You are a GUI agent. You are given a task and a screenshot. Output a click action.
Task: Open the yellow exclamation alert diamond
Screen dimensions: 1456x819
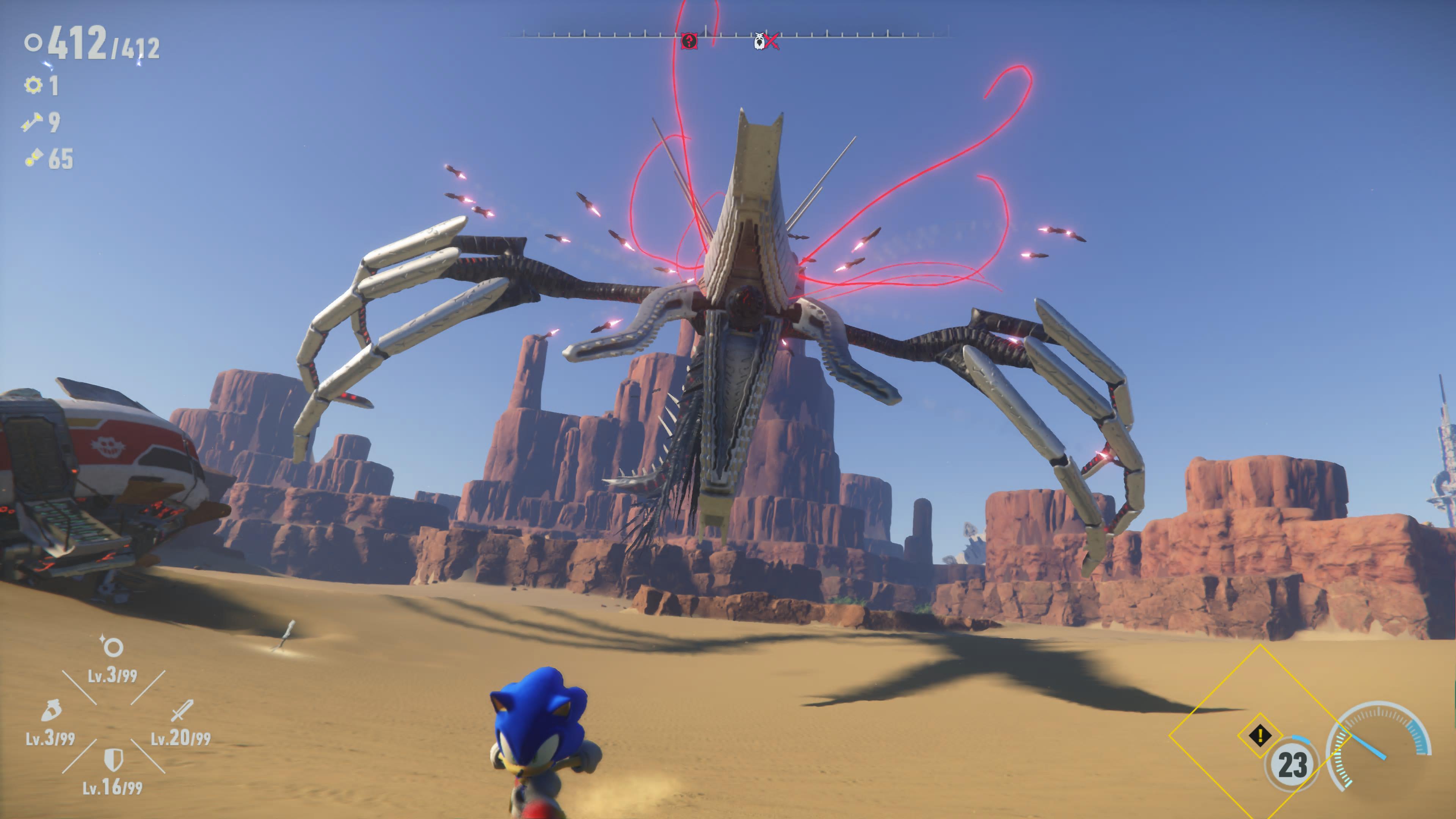pyautogui.click(x=1260, y=735)
